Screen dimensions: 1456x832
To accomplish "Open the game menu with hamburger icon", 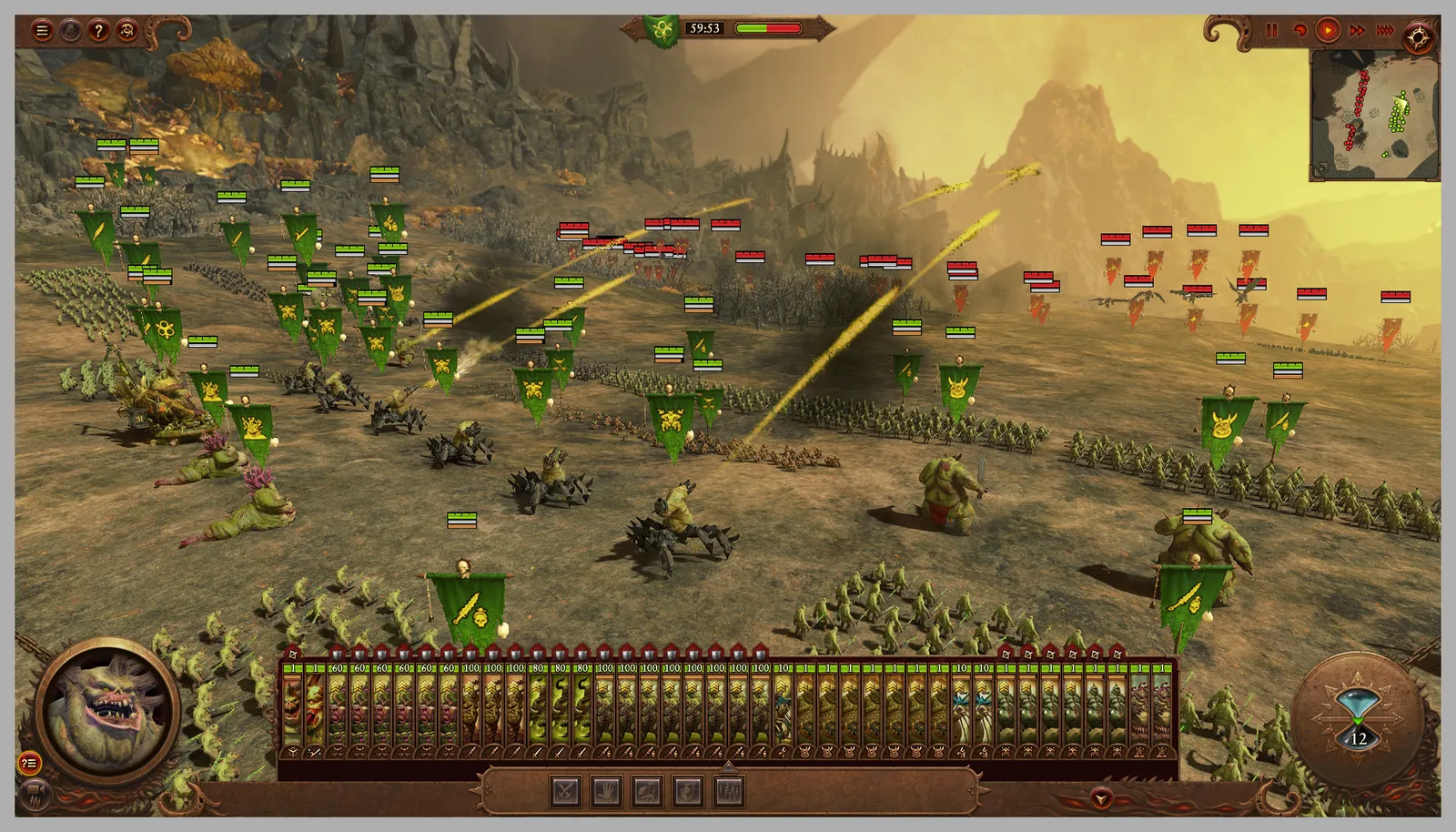I will click(x=42, y=30).
